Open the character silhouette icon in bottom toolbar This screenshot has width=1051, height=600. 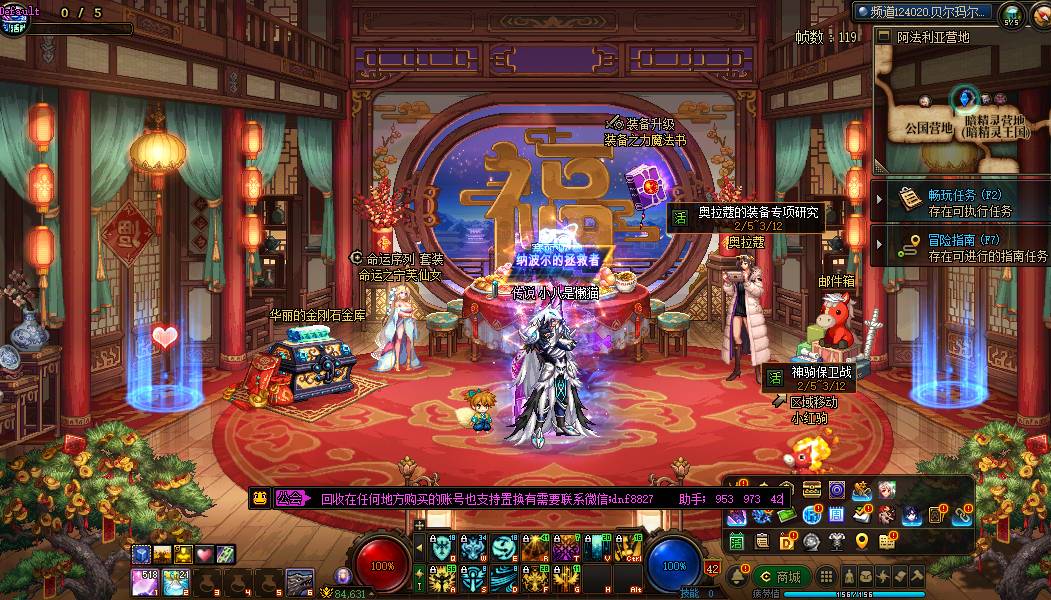(x=851, y=577)
